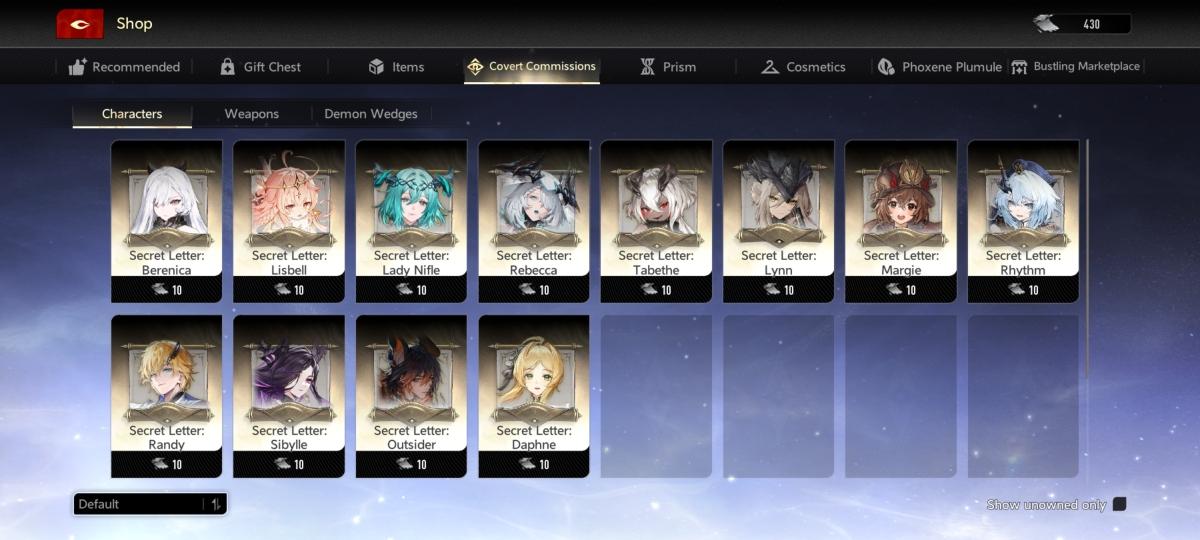
Task: Visit the Bustling Marketplace tab
Action: (1075, 67)
